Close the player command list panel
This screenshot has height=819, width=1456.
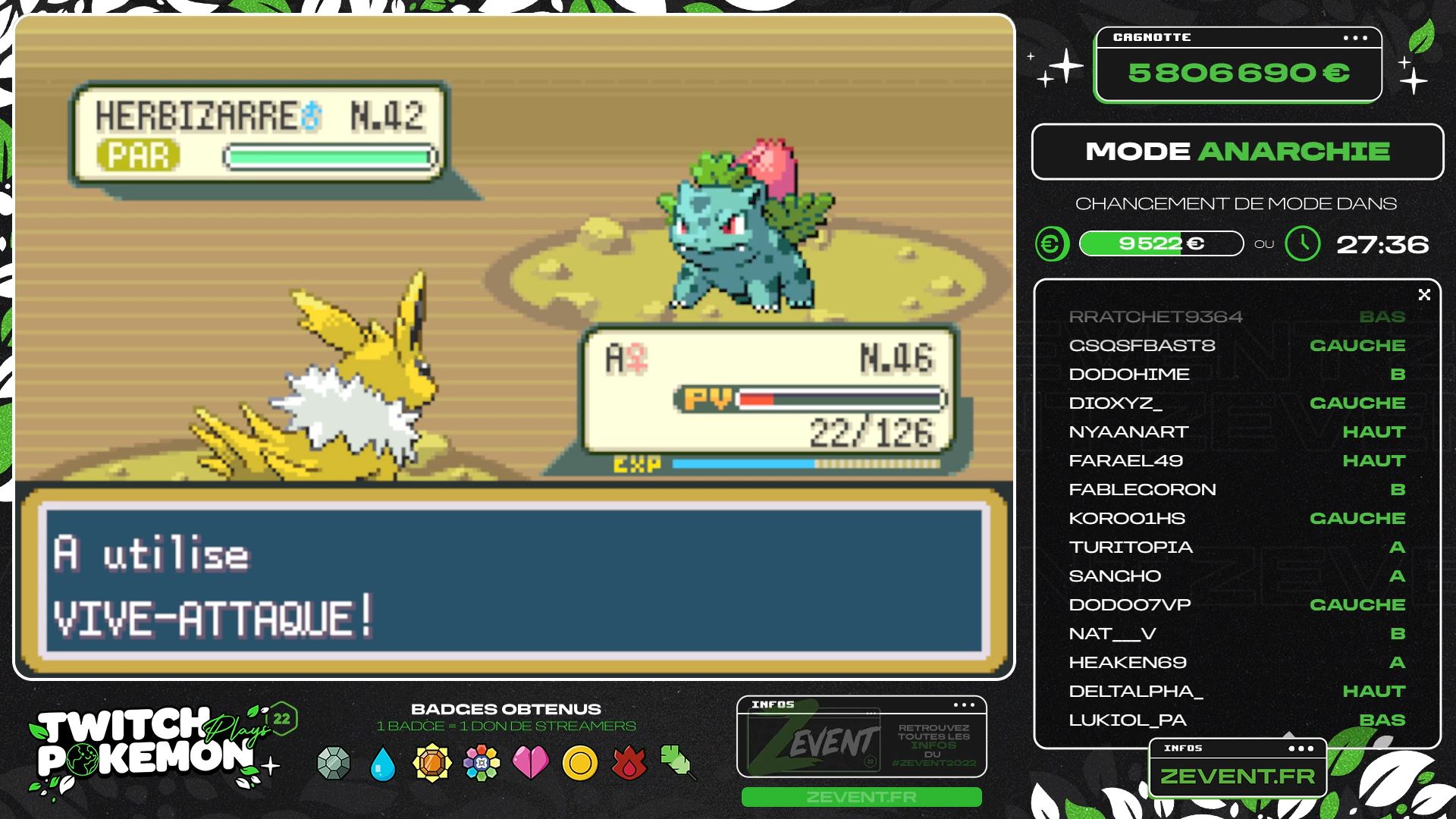point(1424,295)
